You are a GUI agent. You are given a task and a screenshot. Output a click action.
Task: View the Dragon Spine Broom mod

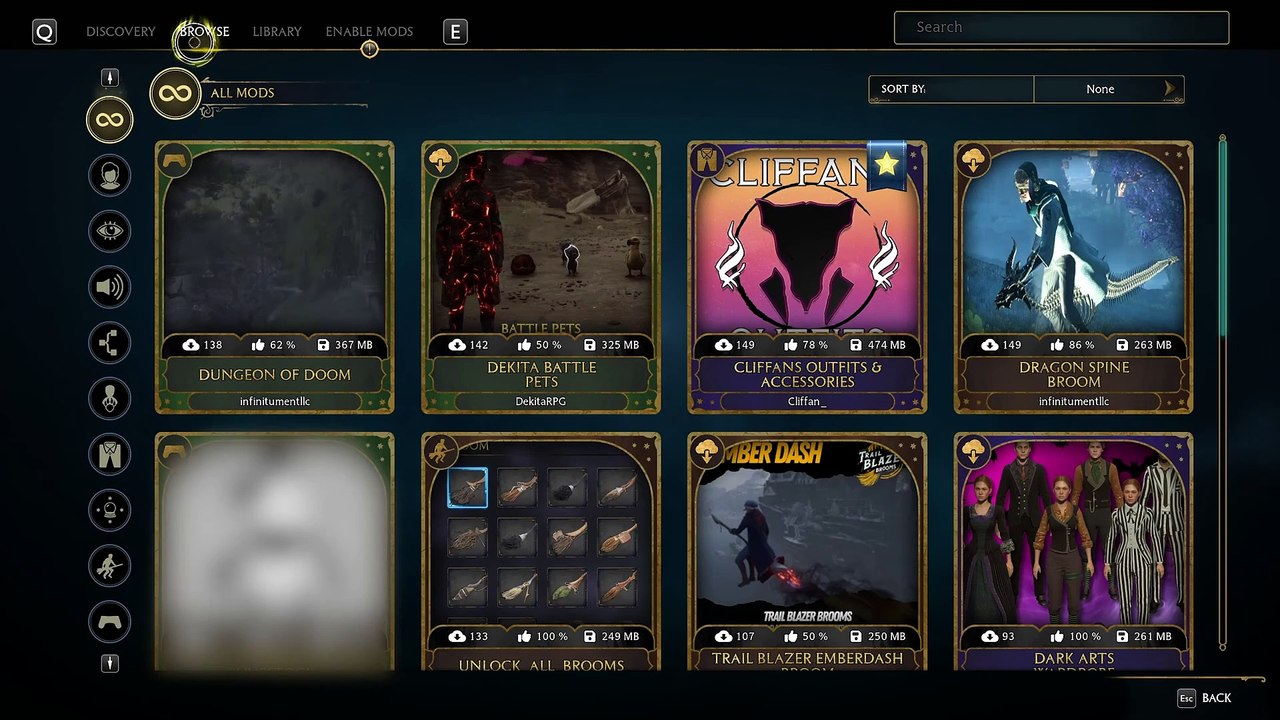pyautogui.click(x=1073, y=277)
